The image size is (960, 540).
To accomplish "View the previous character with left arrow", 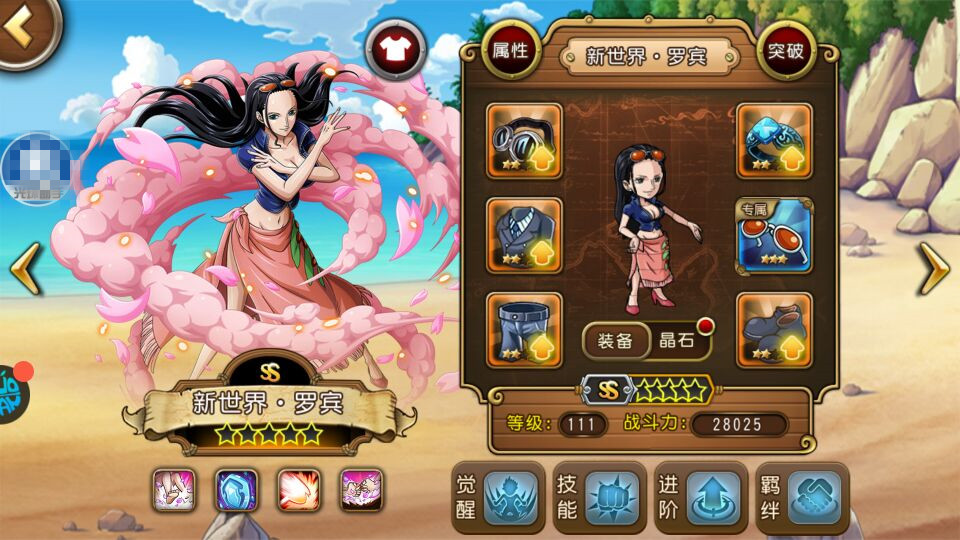I will tap(25, 269).
